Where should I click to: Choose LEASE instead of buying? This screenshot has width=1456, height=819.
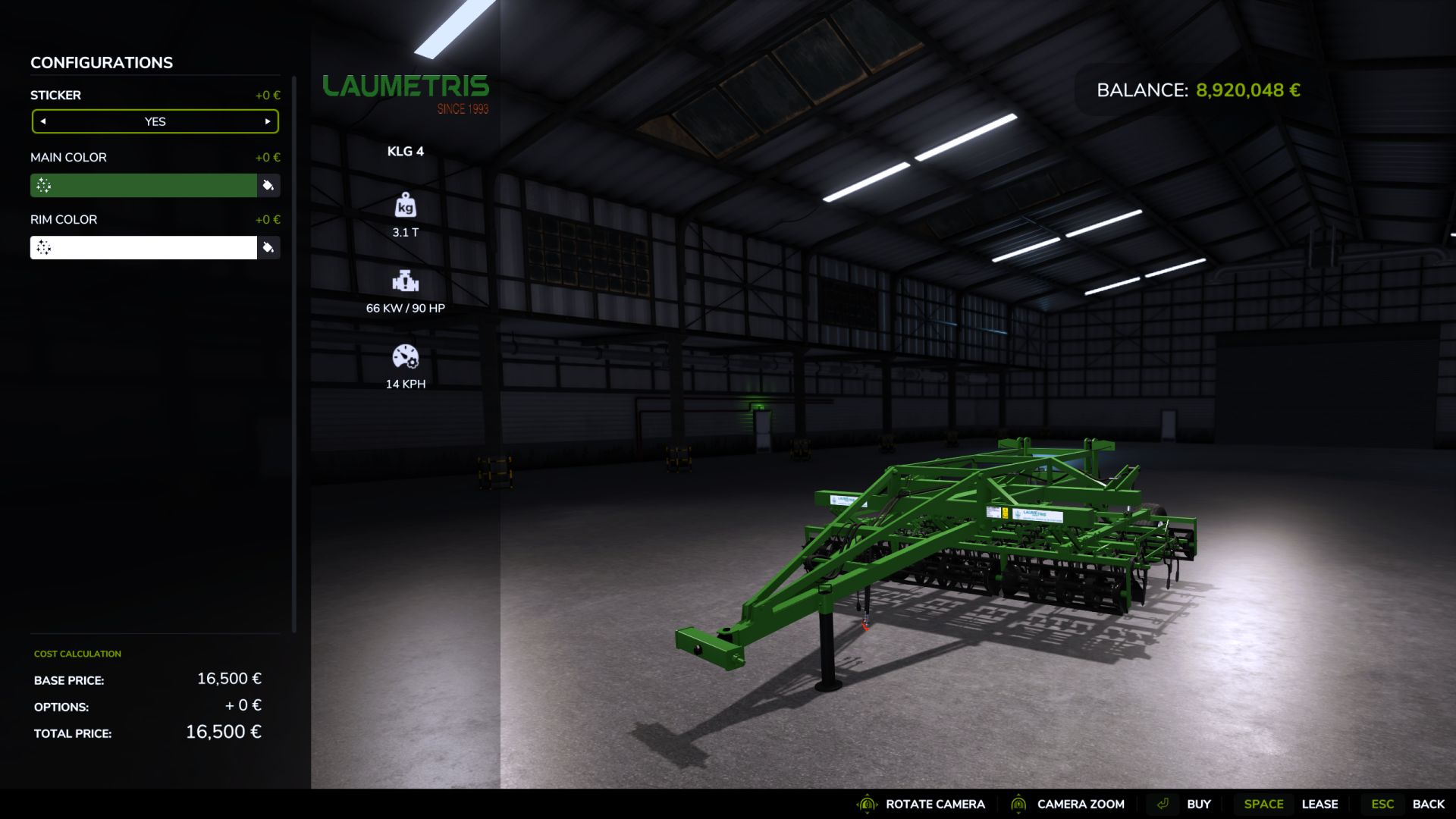1319,803
